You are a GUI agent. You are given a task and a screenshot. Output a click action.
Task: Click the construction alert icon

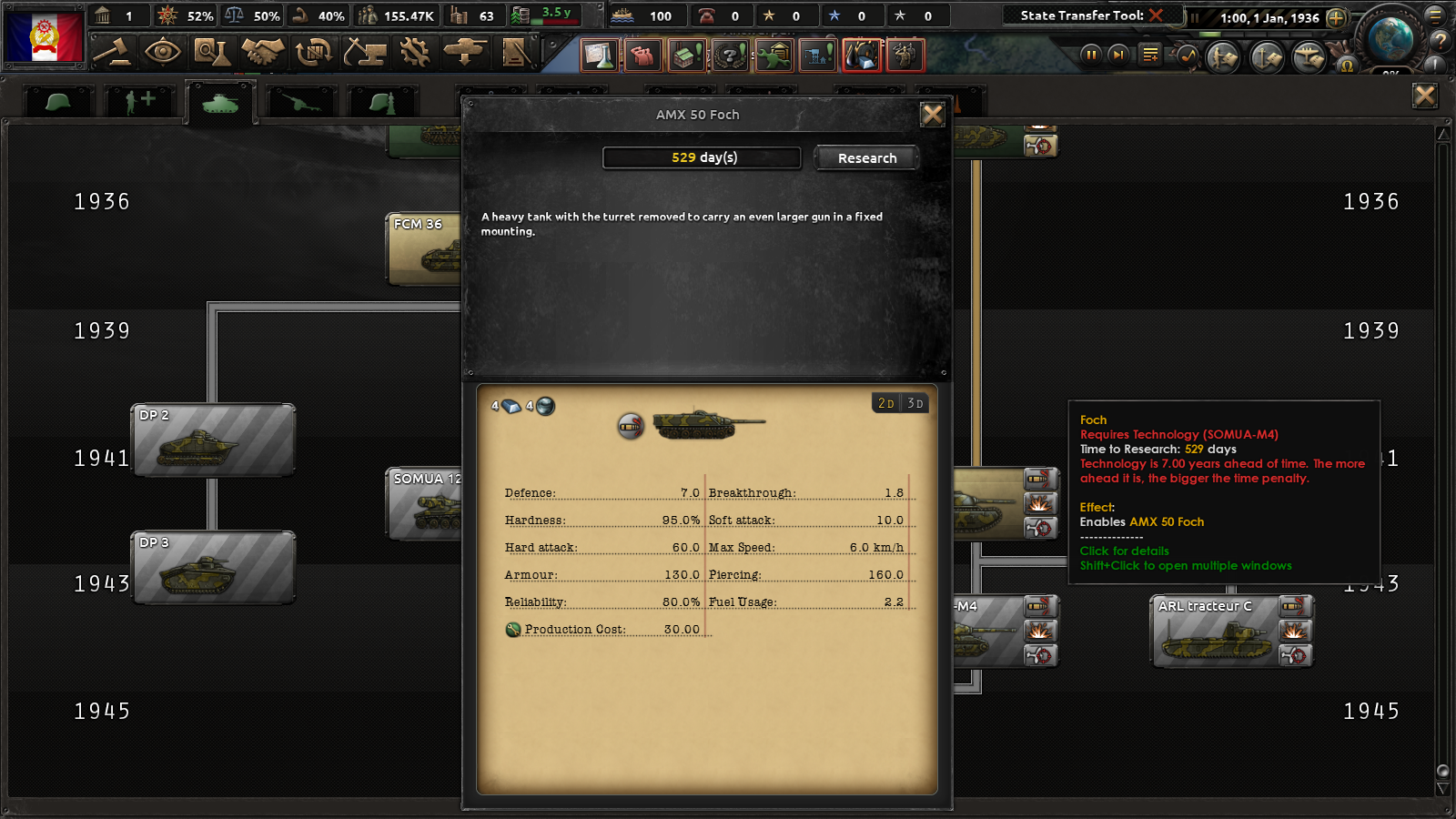(x=816, y=55)
